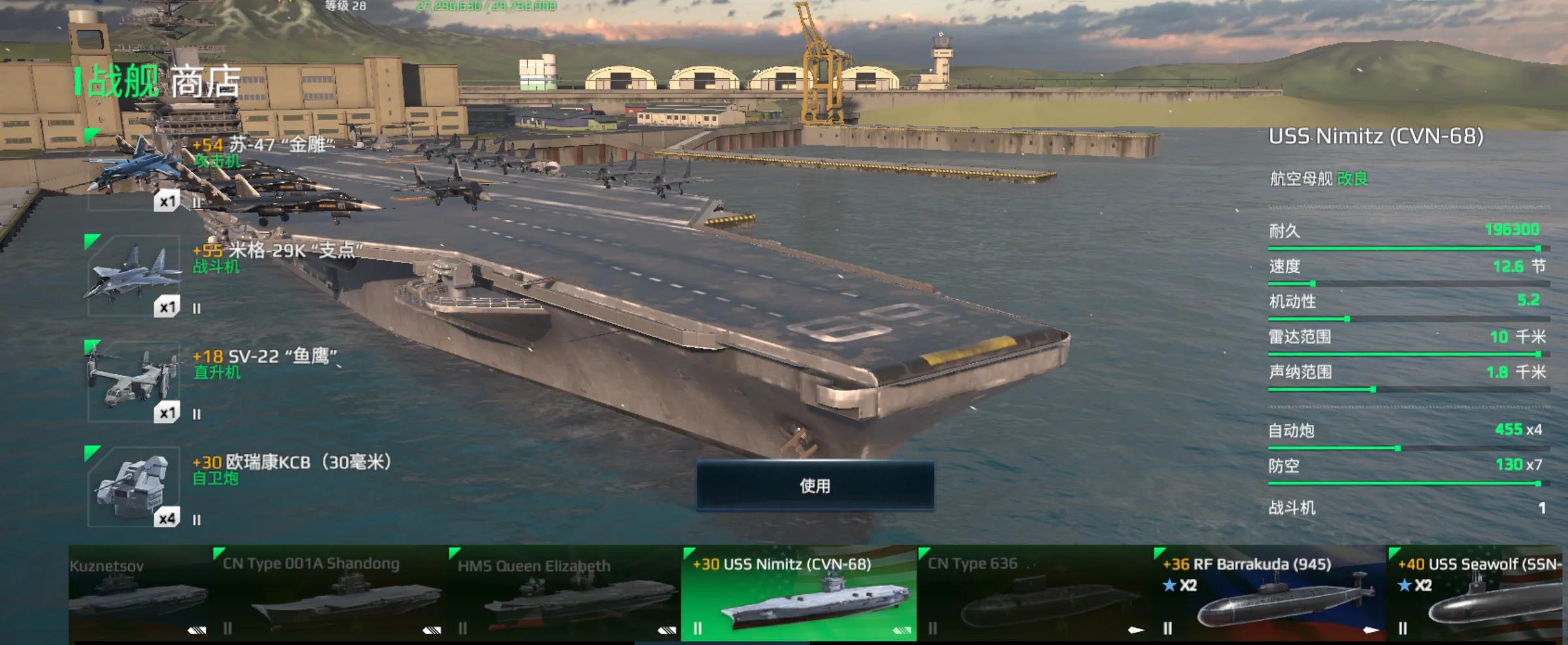This screenshot has height=645, width=1568.
Task: Click the 使用 (Use) button
Action: click(815, 486)
